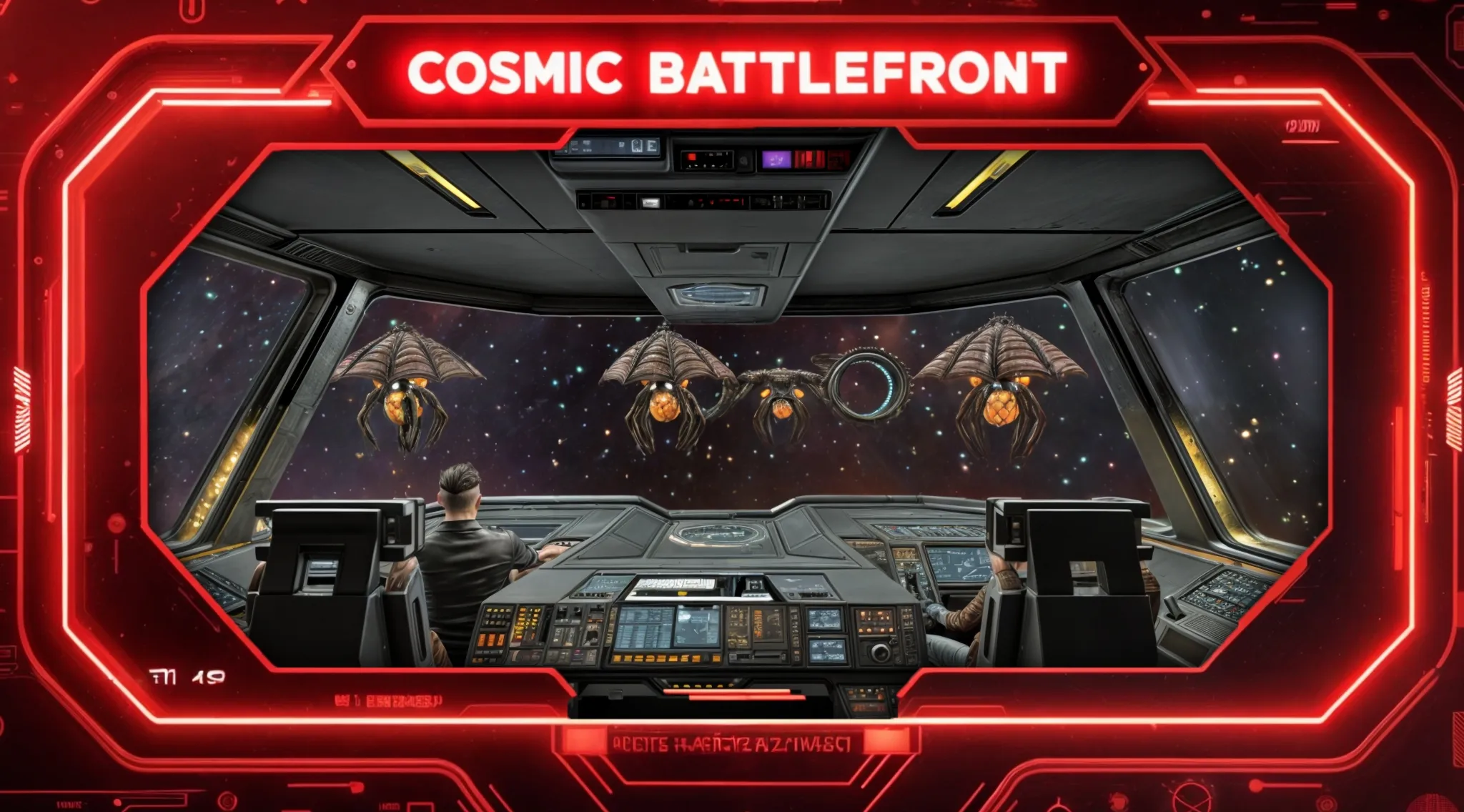The height and width of the screenshot is (812, 1464).
Task: Select the red text bar below the cockpit
Action: (x=731, y=744)
